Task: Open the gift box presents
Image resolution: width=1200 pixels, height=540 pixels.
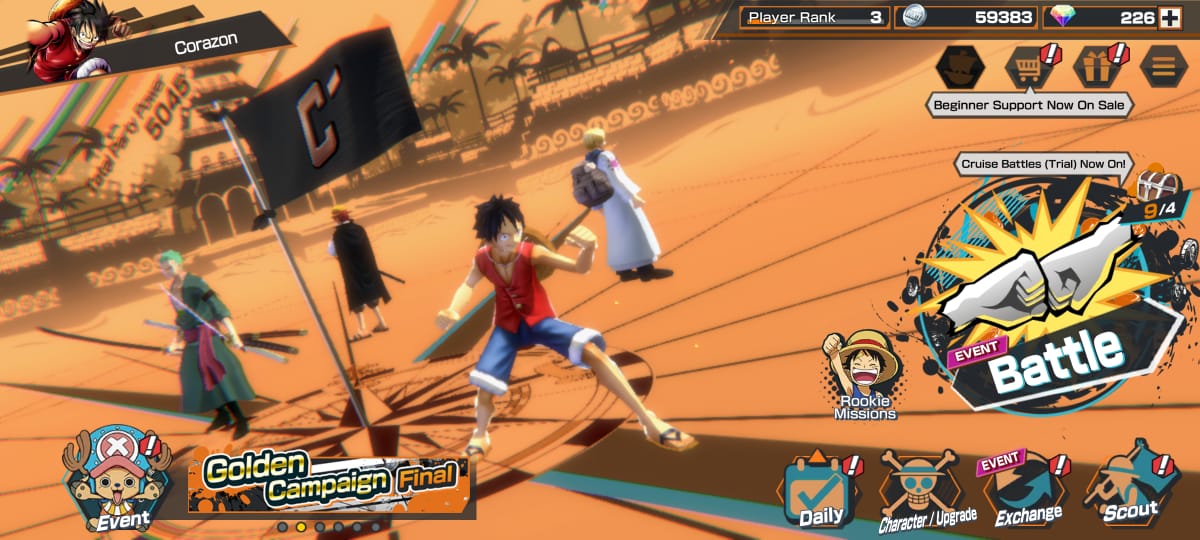Action: tap(1097, 67)
